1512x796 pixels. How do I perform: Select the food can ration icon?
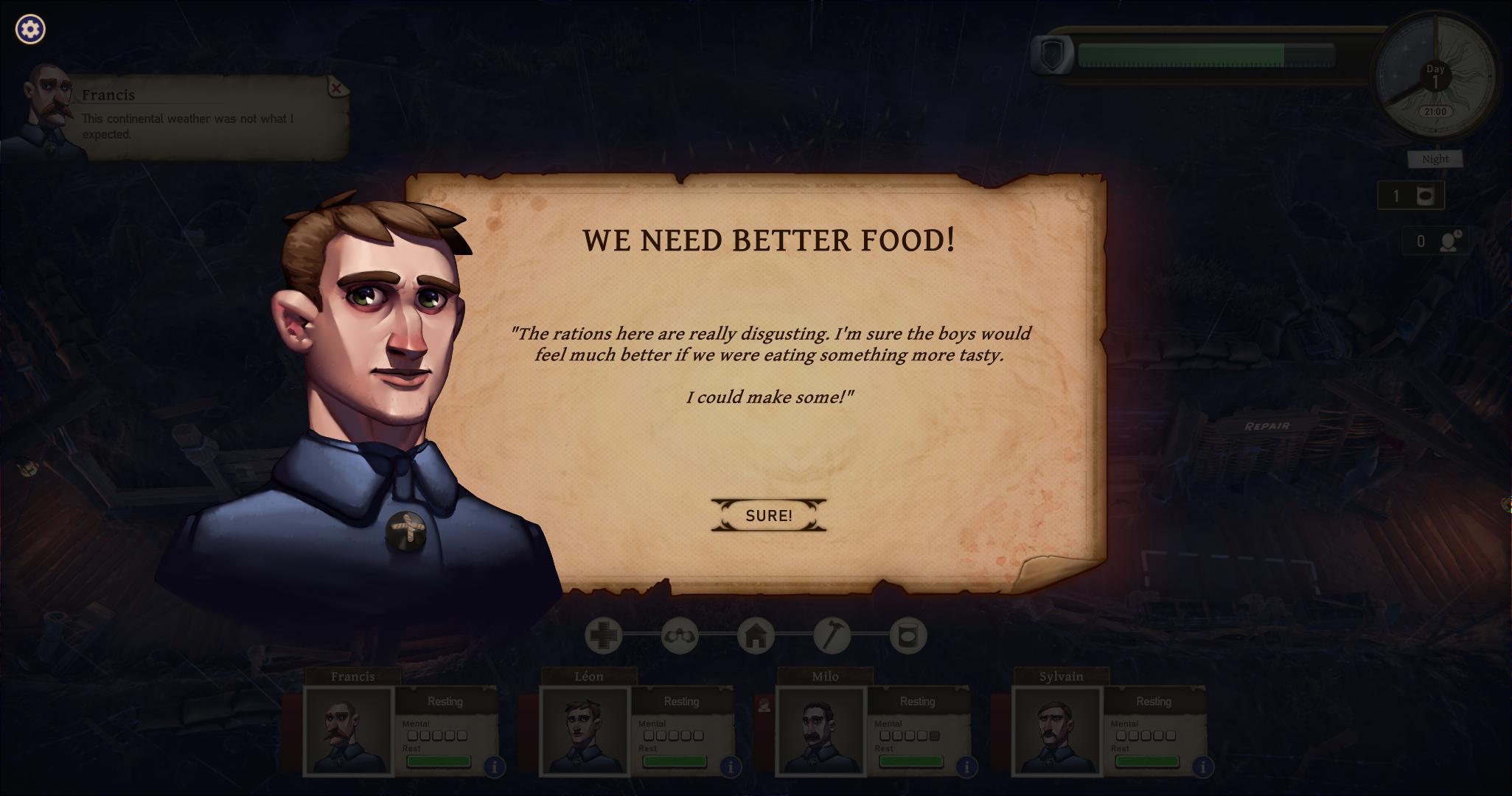907,635
